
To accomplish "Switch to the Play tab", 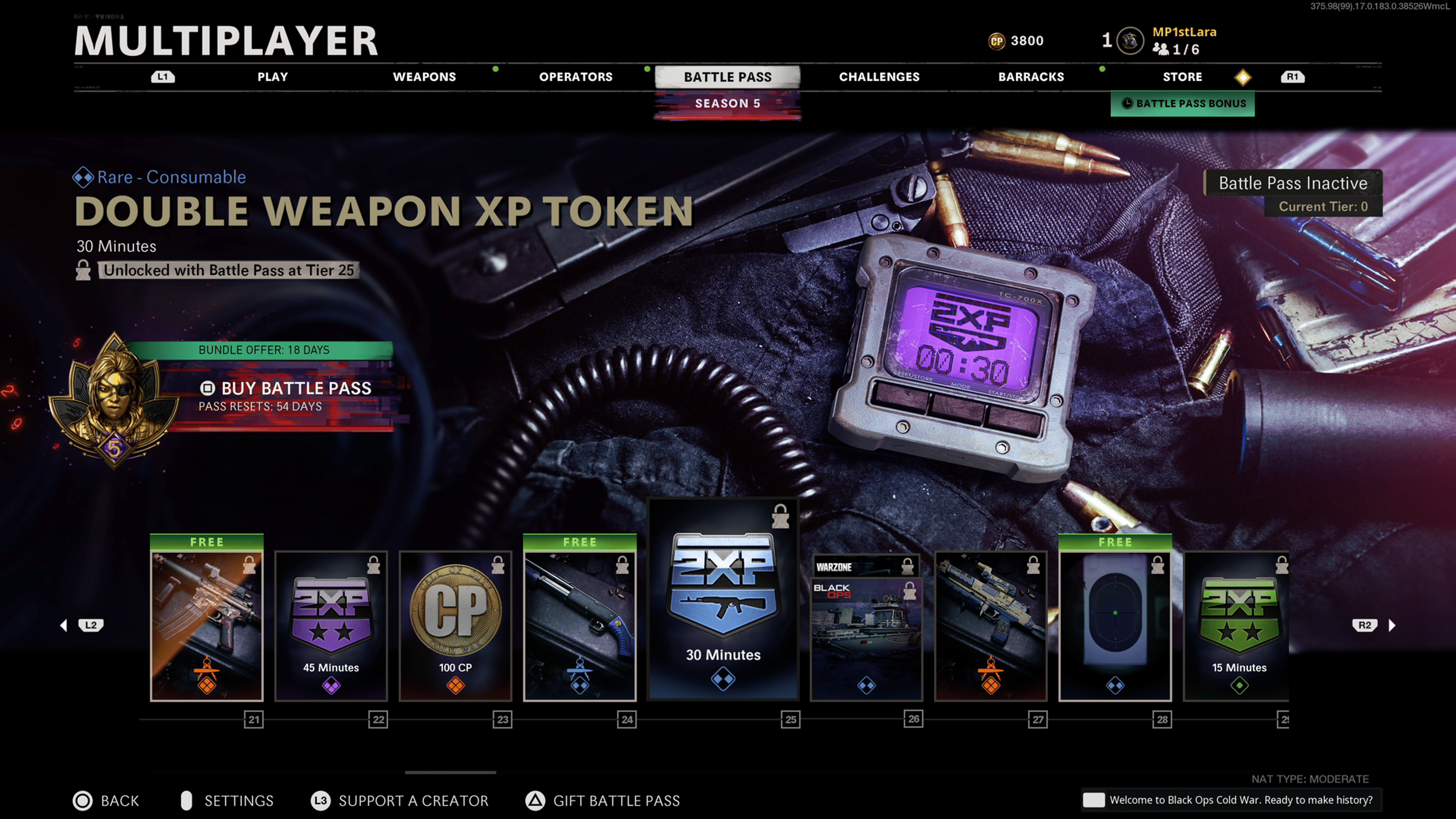I will (x=273, y=77).
